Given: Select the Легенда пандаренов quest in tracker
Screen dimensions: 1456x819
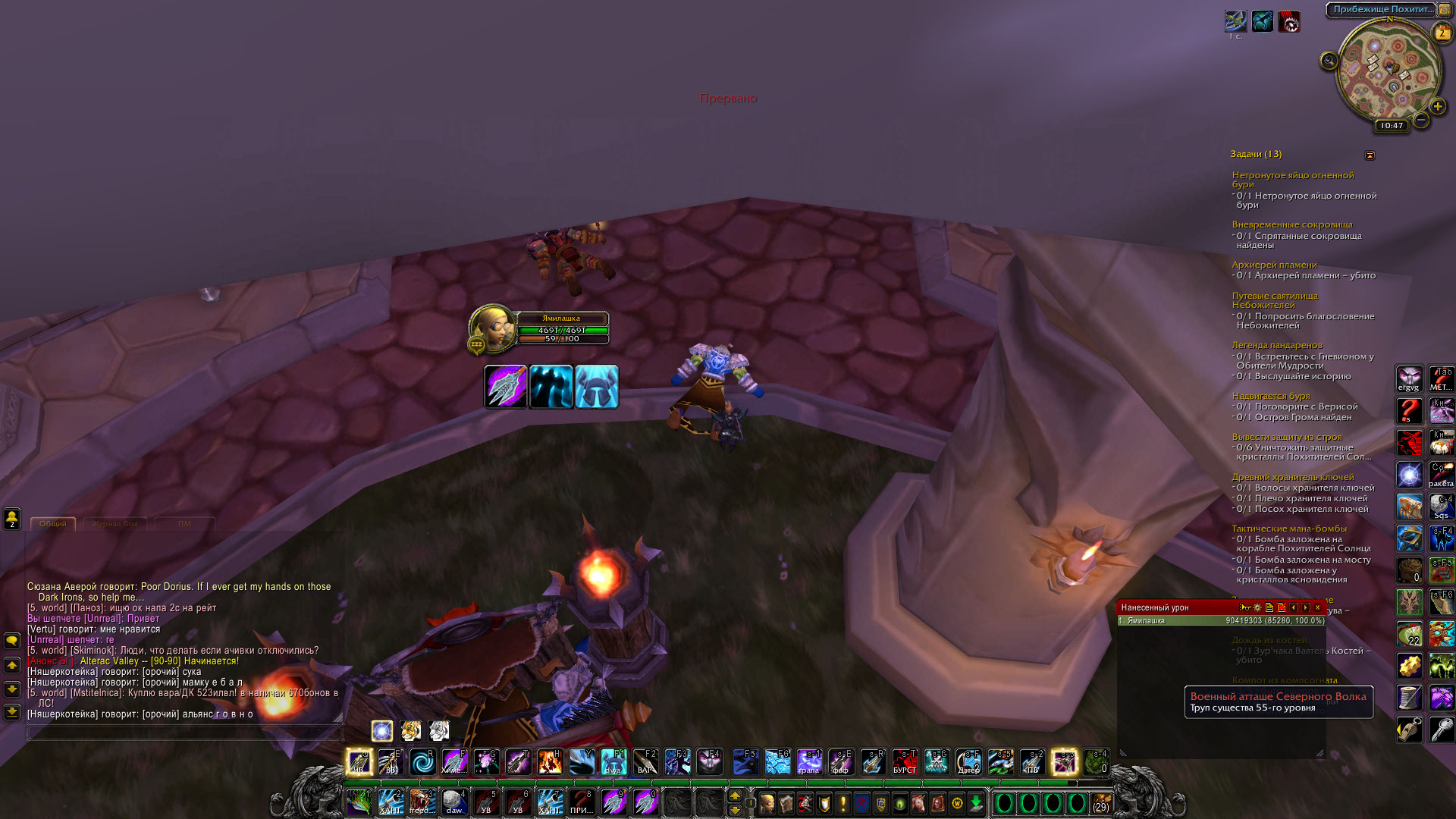Looking at the screenshot, I should pos(1276,346).
